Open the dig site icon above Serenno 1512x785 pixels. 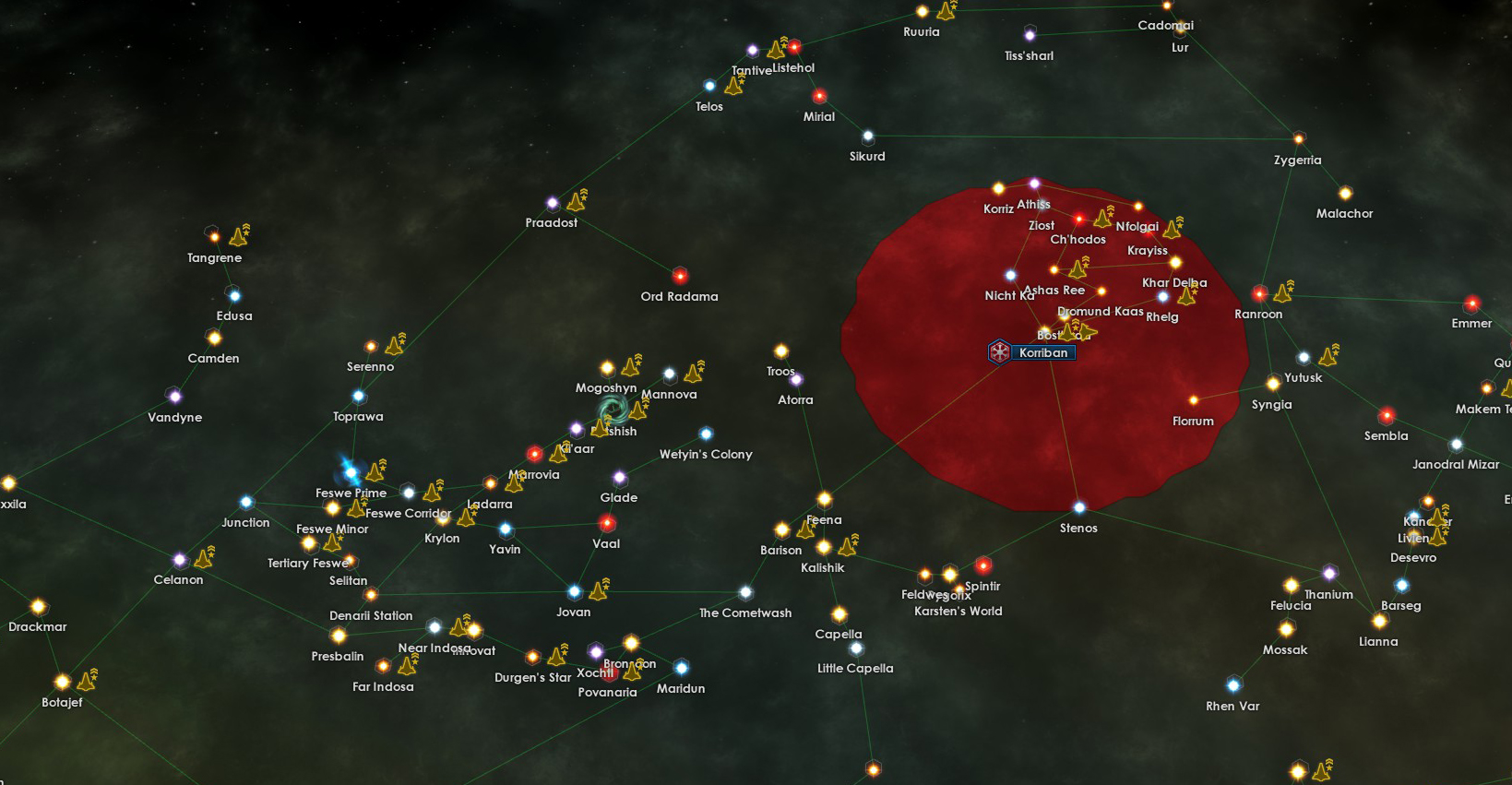[396, 348]
